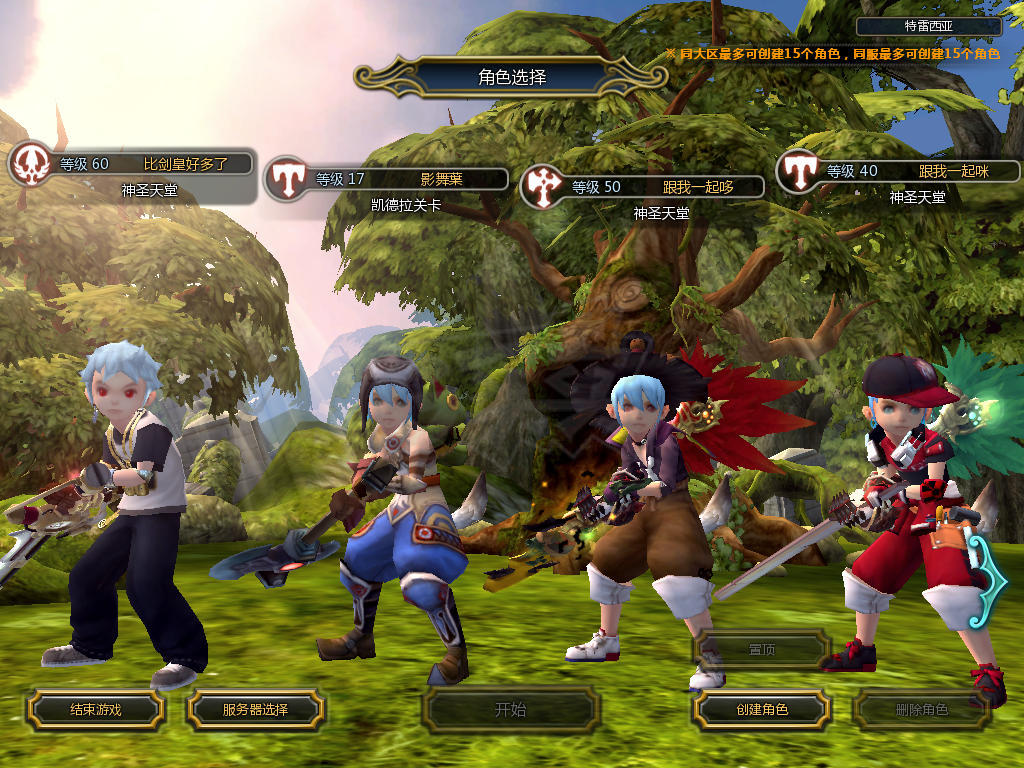This screenshot has width=1024, height=768.
Task: Pin character with the 置顶 button
Action: tap(761, 649)
